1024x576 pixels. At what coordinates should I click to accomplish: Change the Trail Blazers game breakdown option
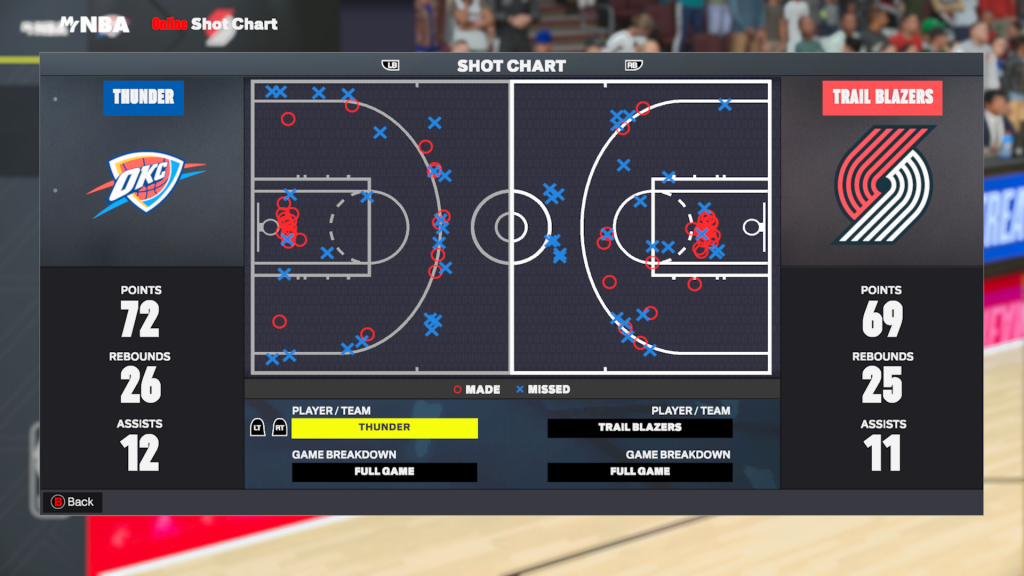(640, 472)
